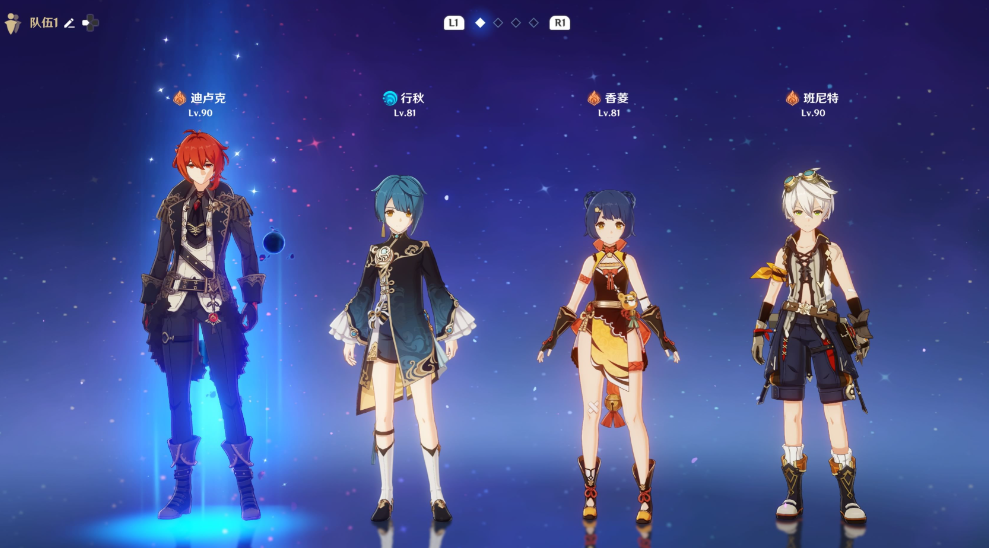
Task: Open the fourth team page diamond
Action: click(534, 22)
